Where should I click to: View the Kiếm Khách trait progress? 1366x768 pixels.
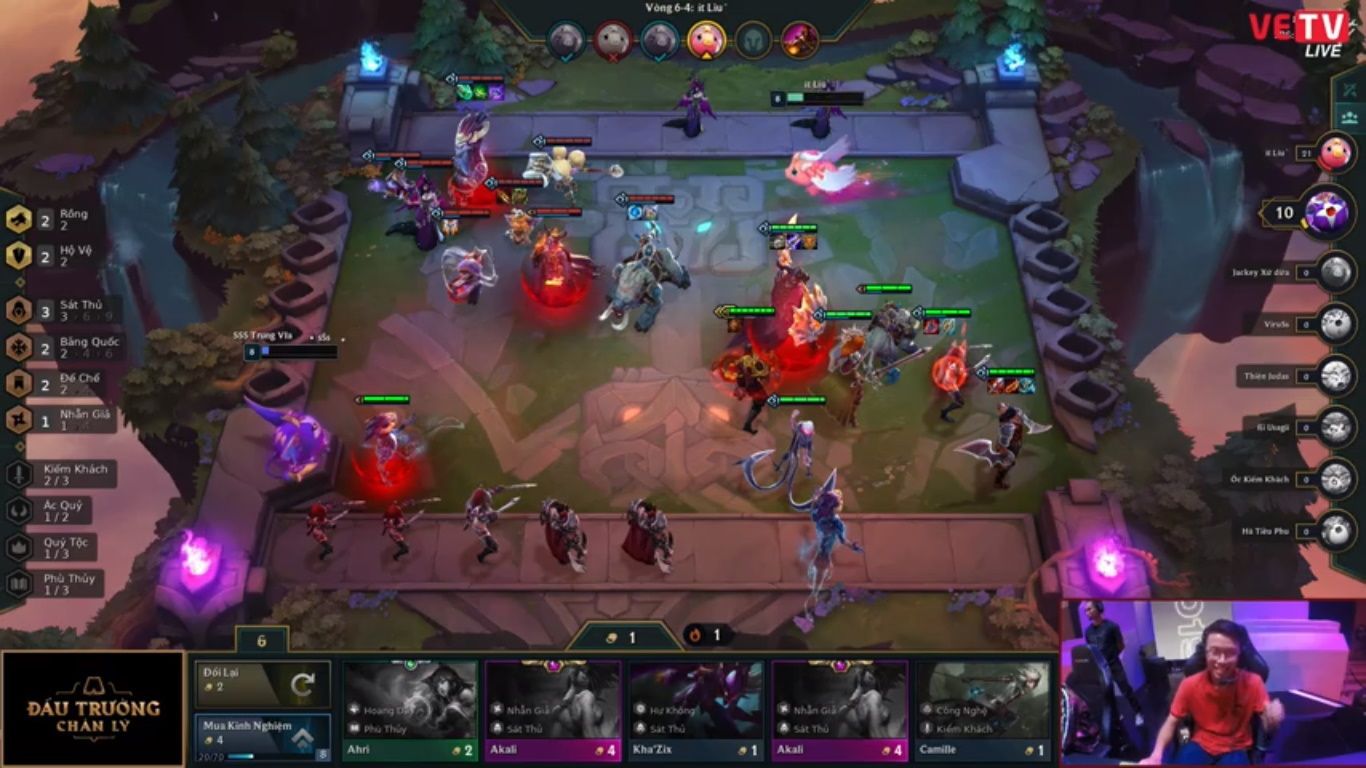click(x=60, y=474)
